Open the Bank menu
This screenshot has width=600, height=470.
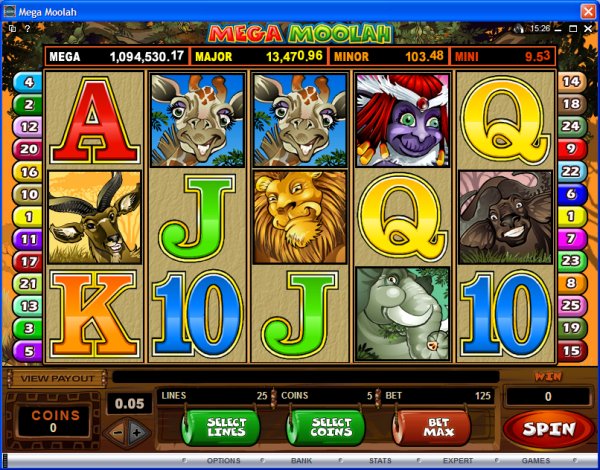(301, 461)
